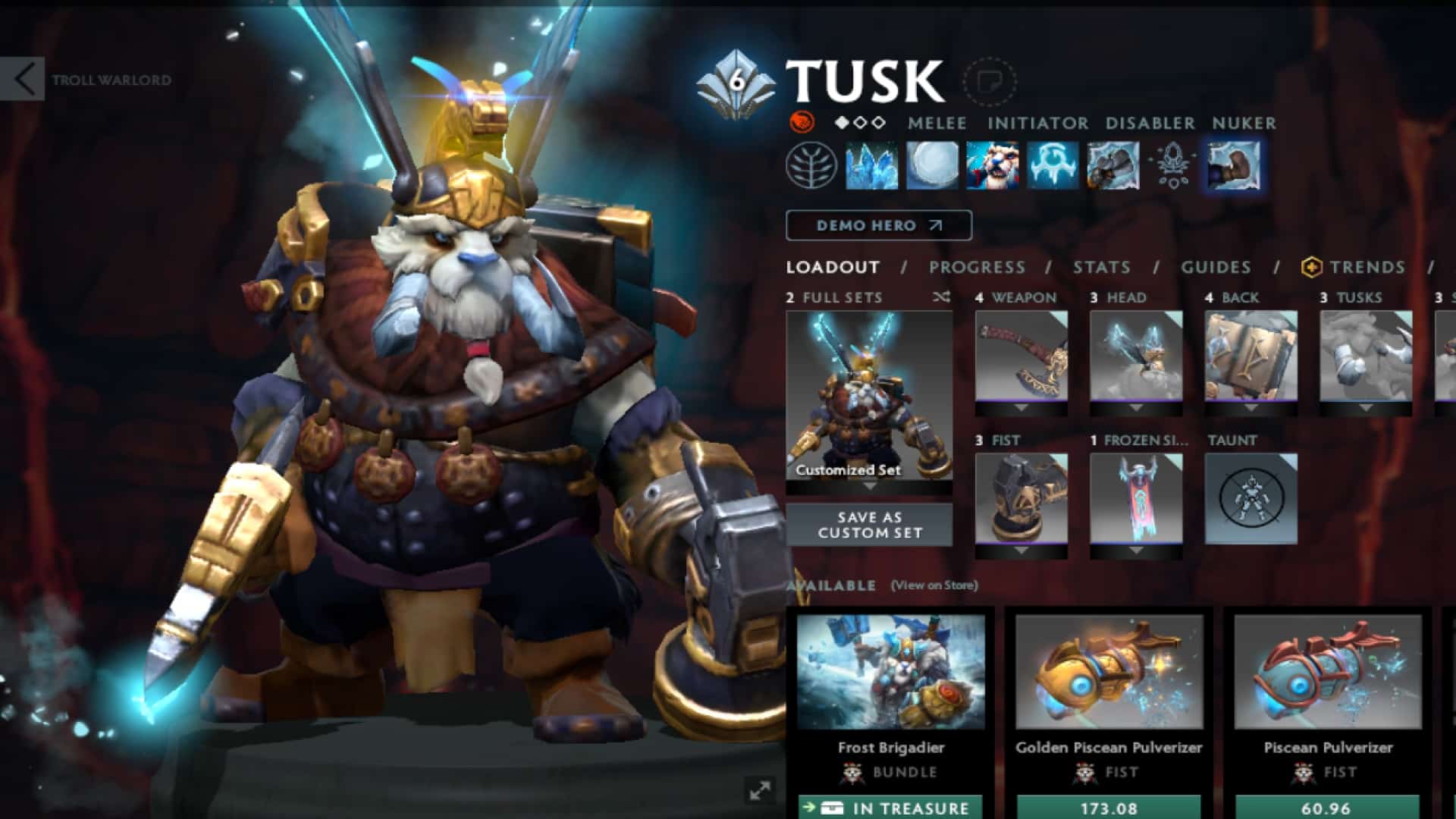This screenshot has width=1456, height=819.
Task: Click the Demo Hero button
Action: click(x=877, y=224)
